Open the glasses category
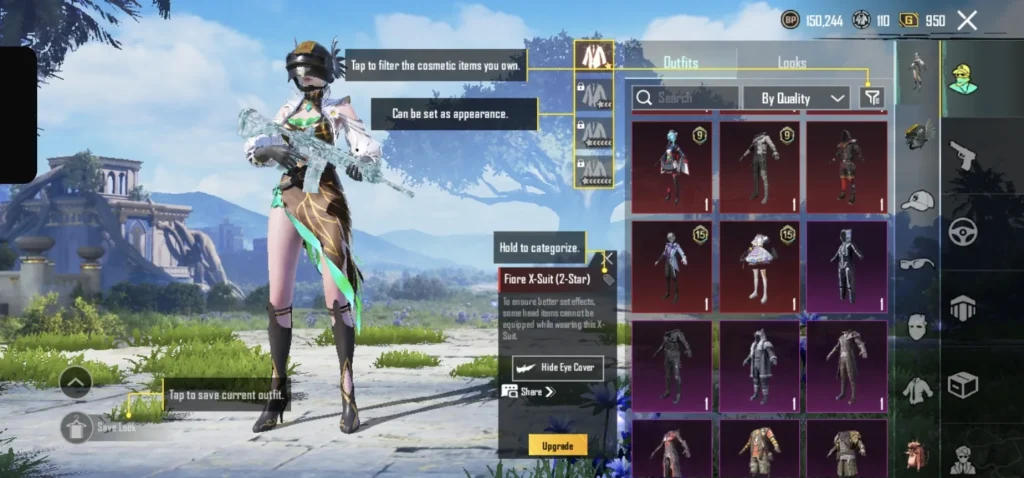 tap(917, 263)
